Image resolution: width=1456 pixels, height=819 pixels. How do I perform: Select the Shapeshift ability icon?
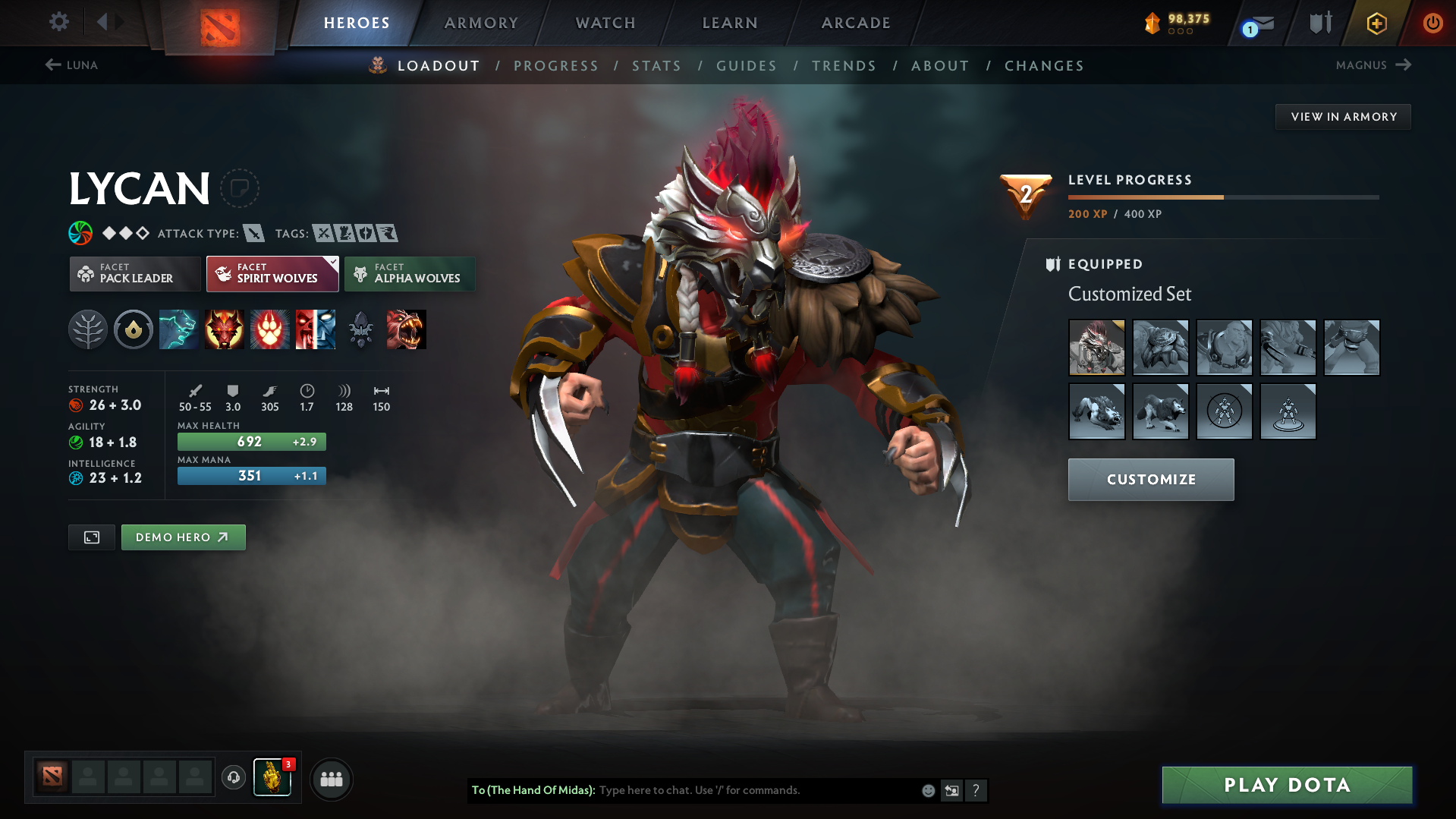click(x=316, y=329)
